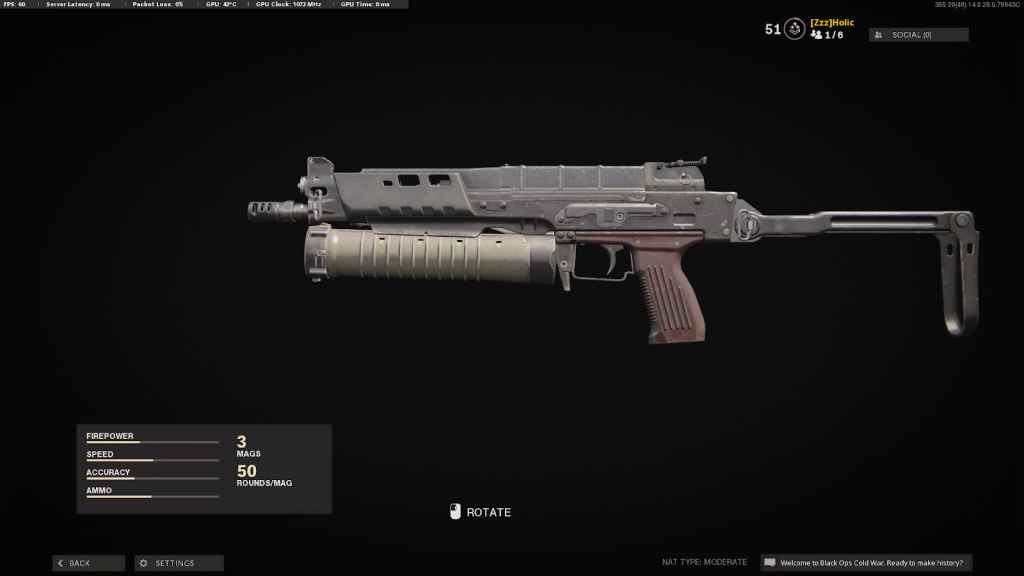Viewport: 1024px width, 576px height.
Task: Open the Social panel
Action: (x=918, y=35)
